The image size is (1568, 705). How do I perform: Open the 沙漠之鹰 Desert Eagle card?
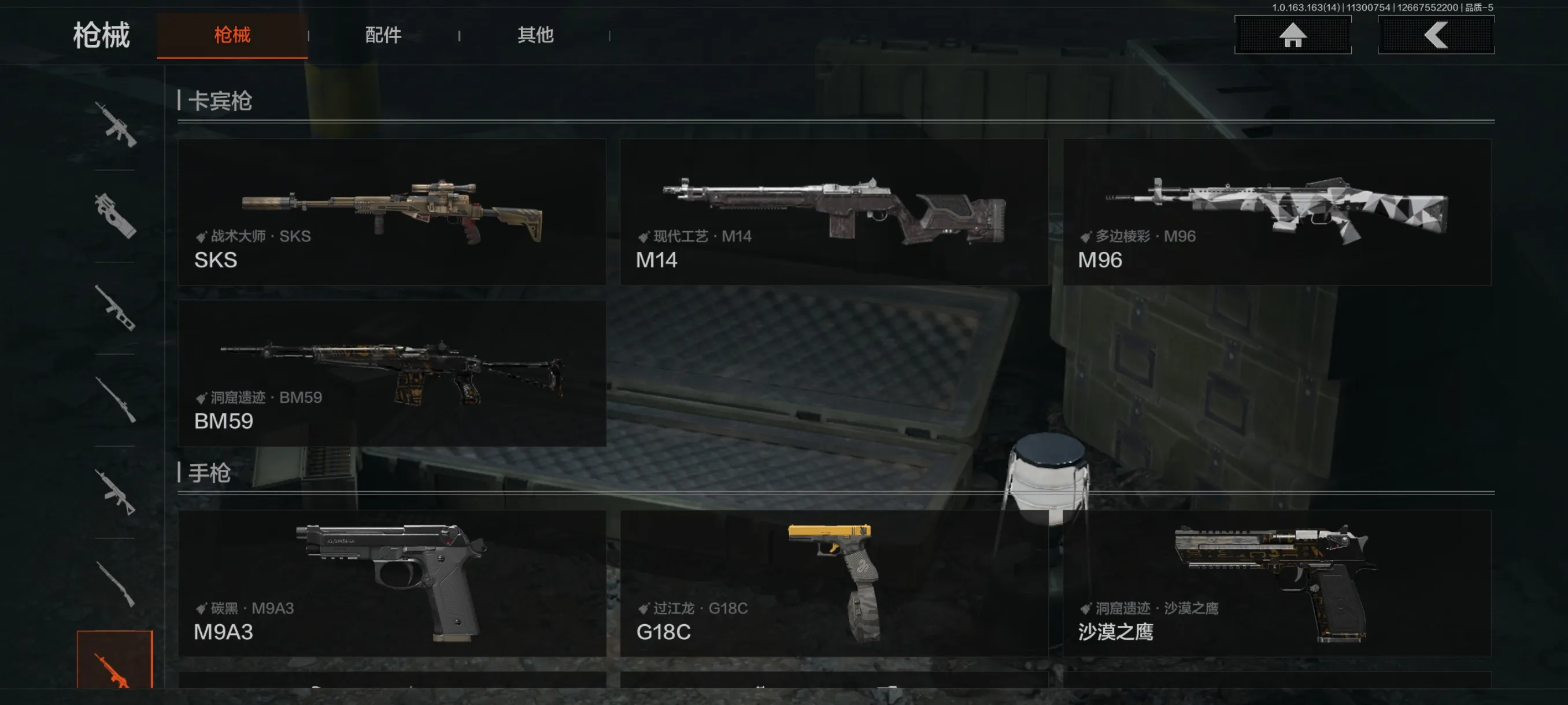click(1277, 582)
